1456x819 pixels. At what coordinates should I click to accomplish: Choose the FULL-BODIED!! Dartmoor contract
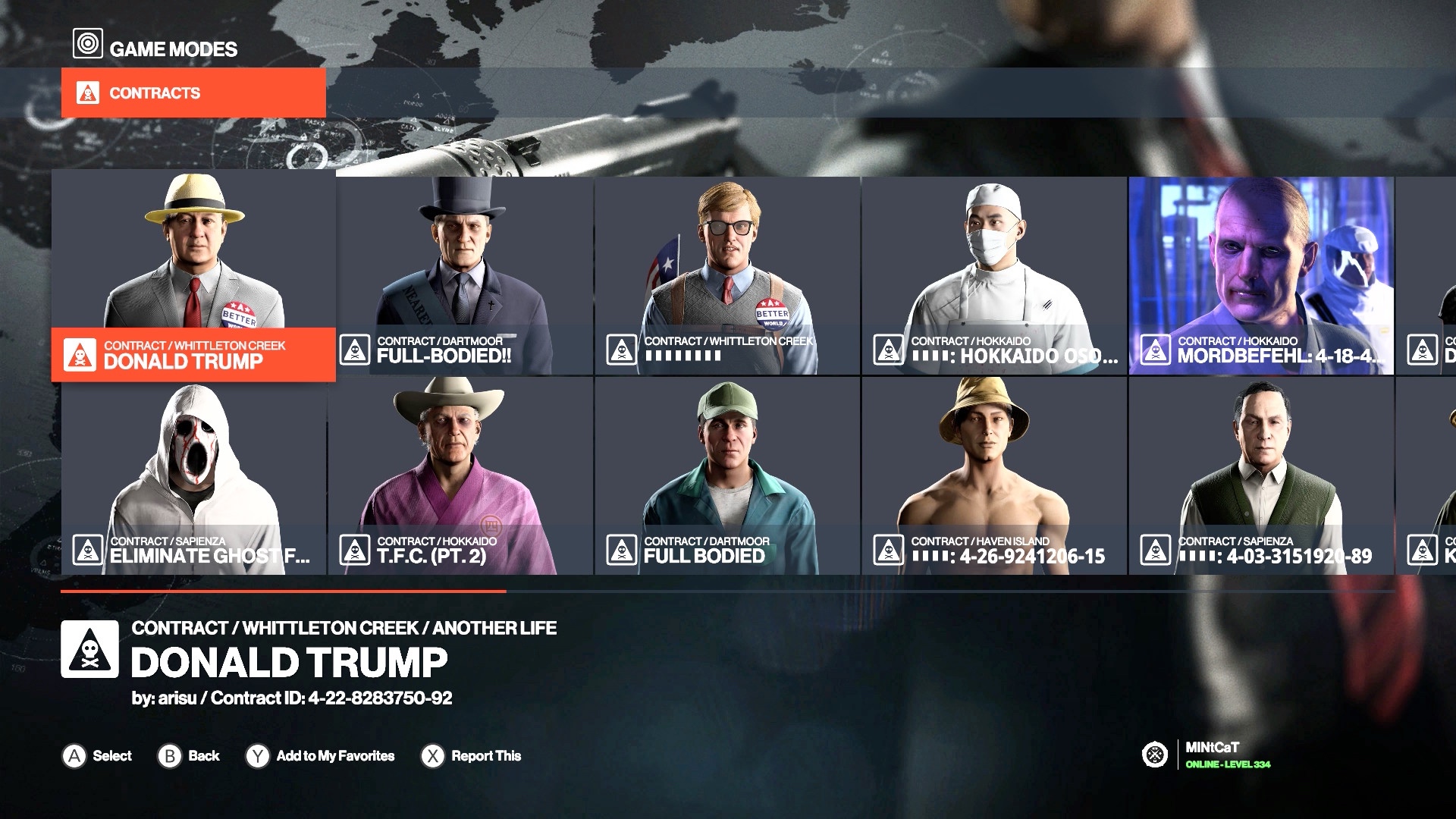[464, 276]
